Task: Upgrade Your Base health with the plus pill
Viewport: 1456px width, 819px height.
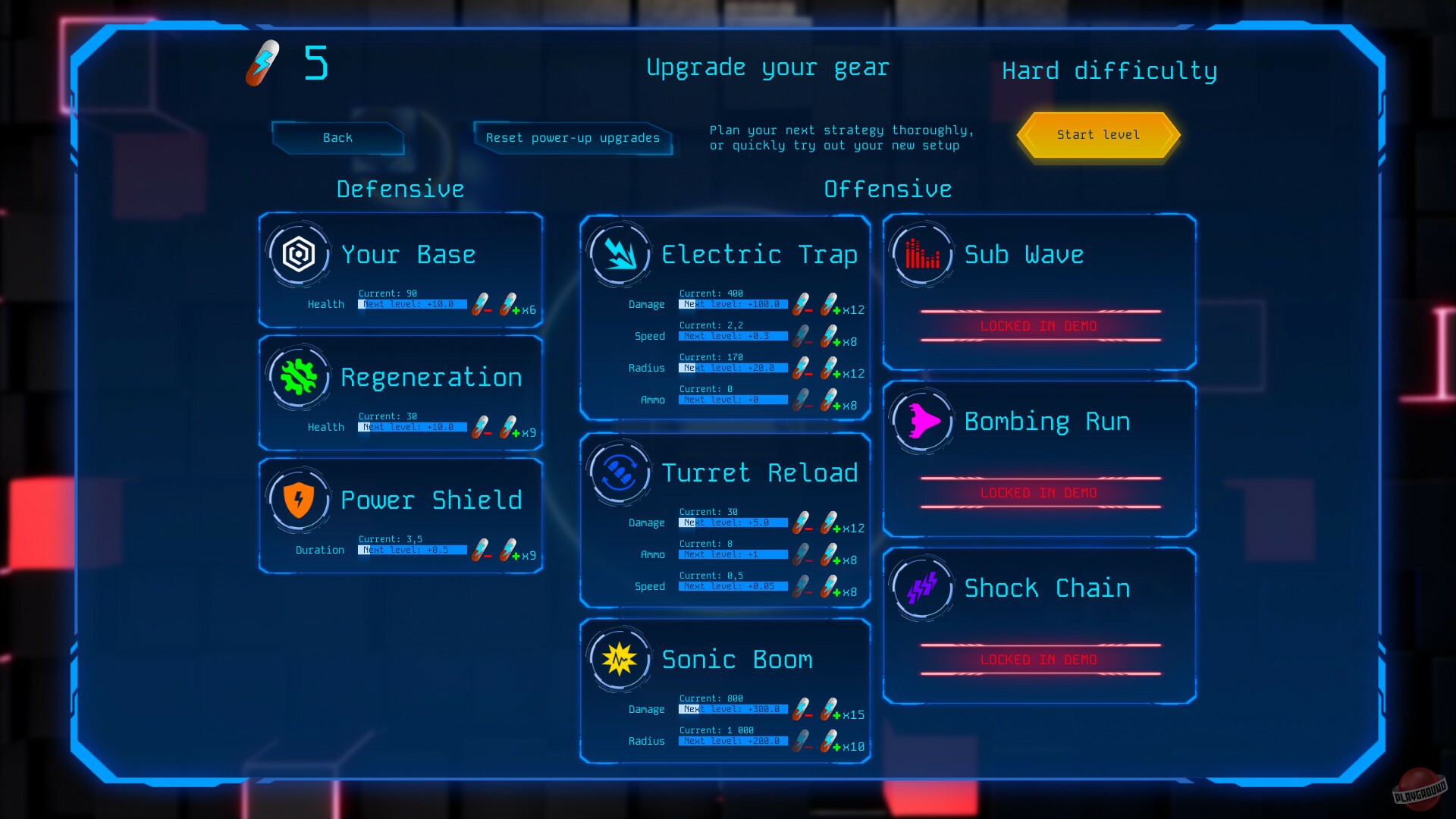Action: click(x=507, y=305)
